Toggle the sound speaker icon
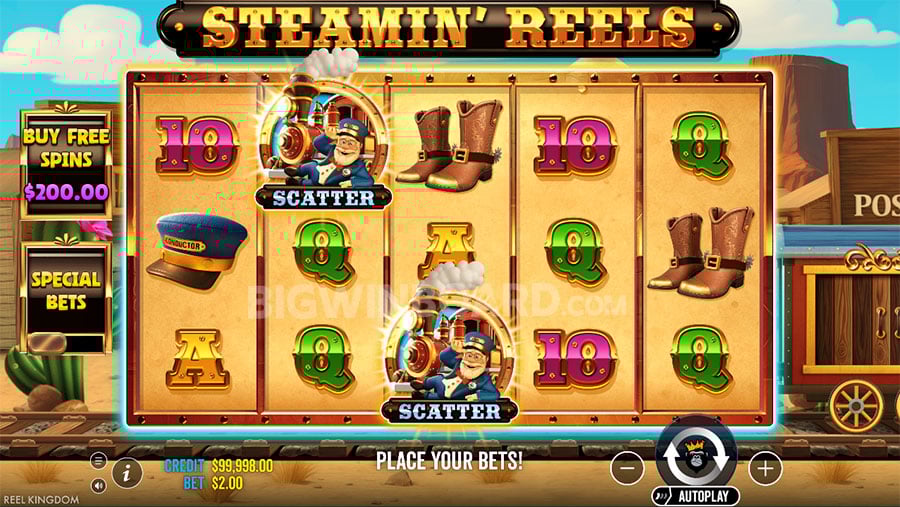 [98, 485]
